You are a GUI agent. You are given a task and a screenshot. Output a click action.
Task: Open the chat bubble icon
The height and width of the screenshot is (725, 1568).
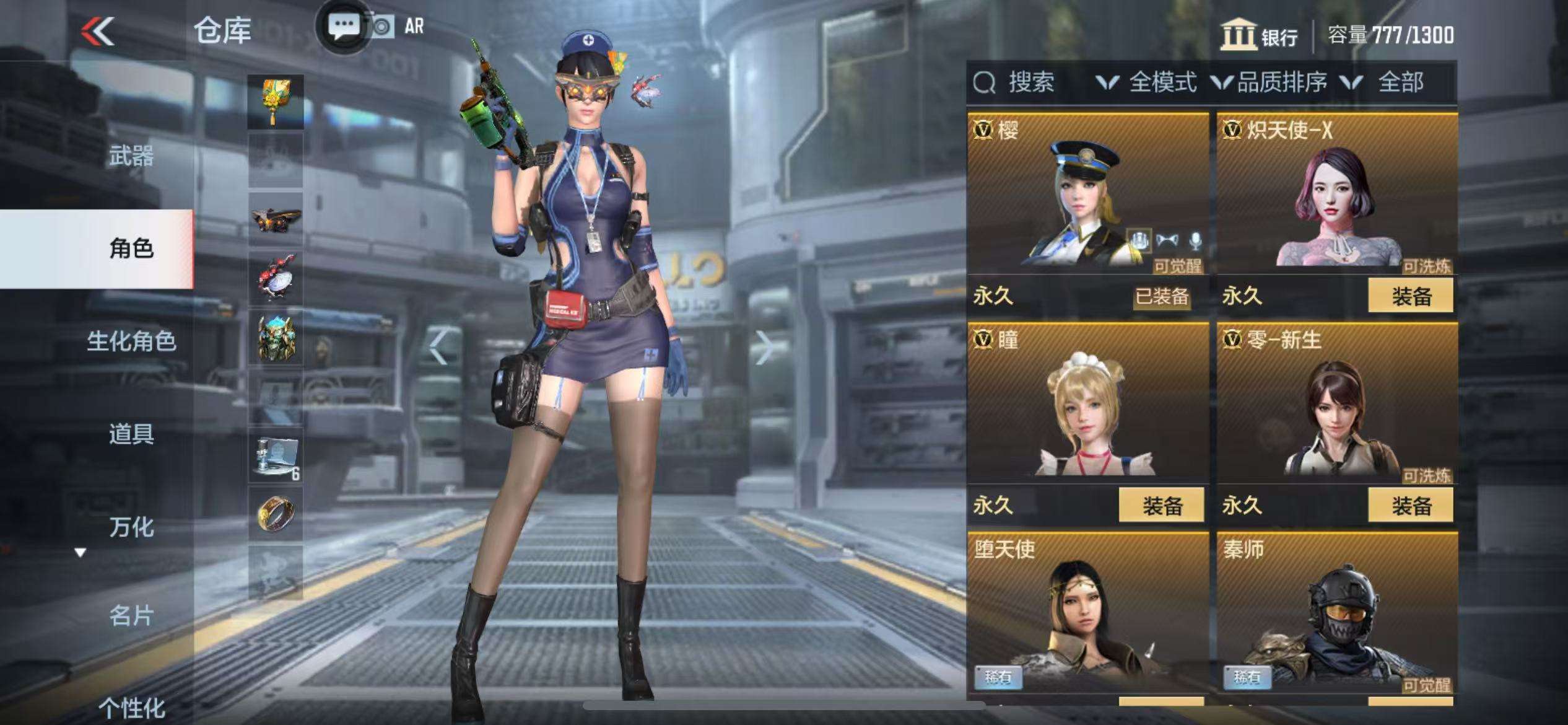coord(342,27)
